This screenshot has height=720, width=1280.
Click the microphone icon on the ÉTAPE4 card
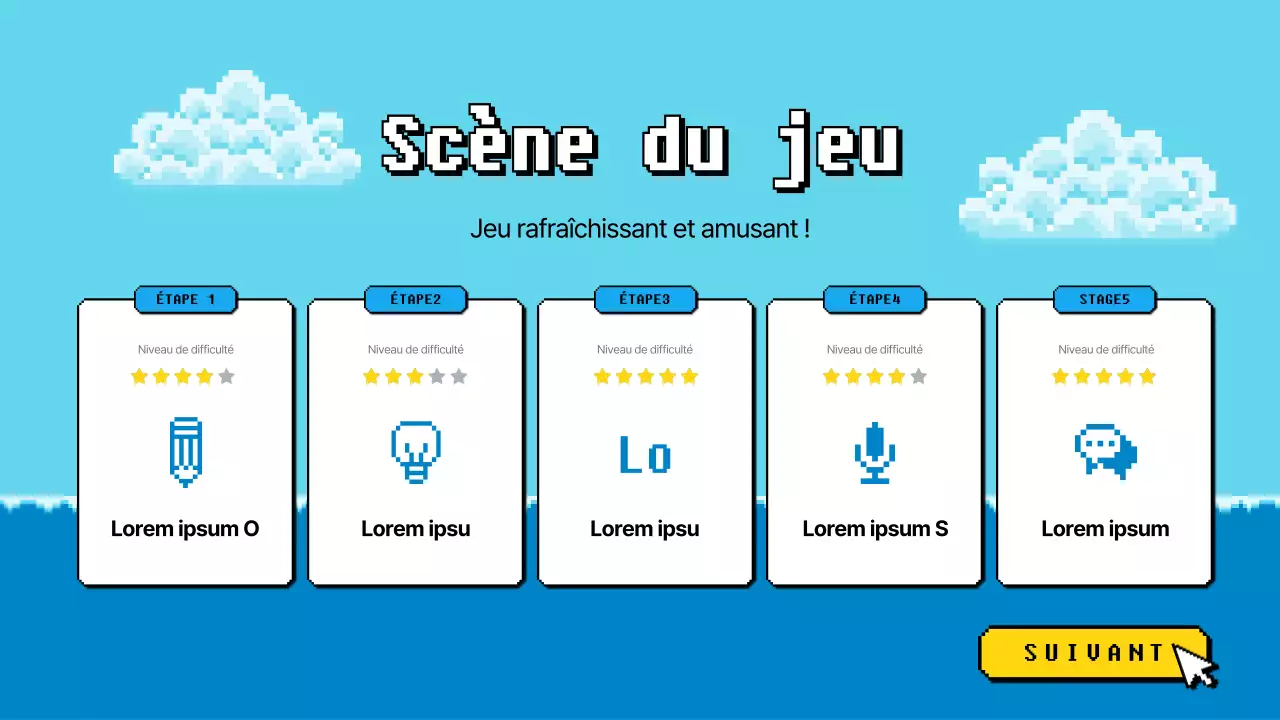[875, 452]
